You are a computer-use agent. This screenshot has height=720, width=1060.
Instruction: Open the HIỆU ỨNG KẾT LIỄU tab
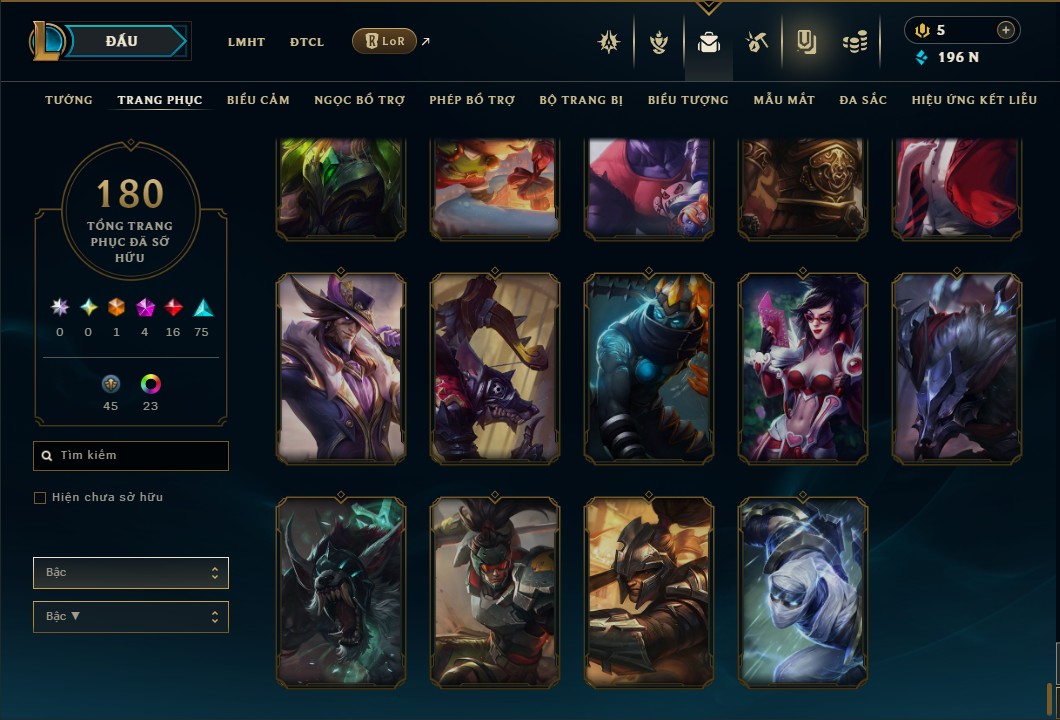click(974, 100)
